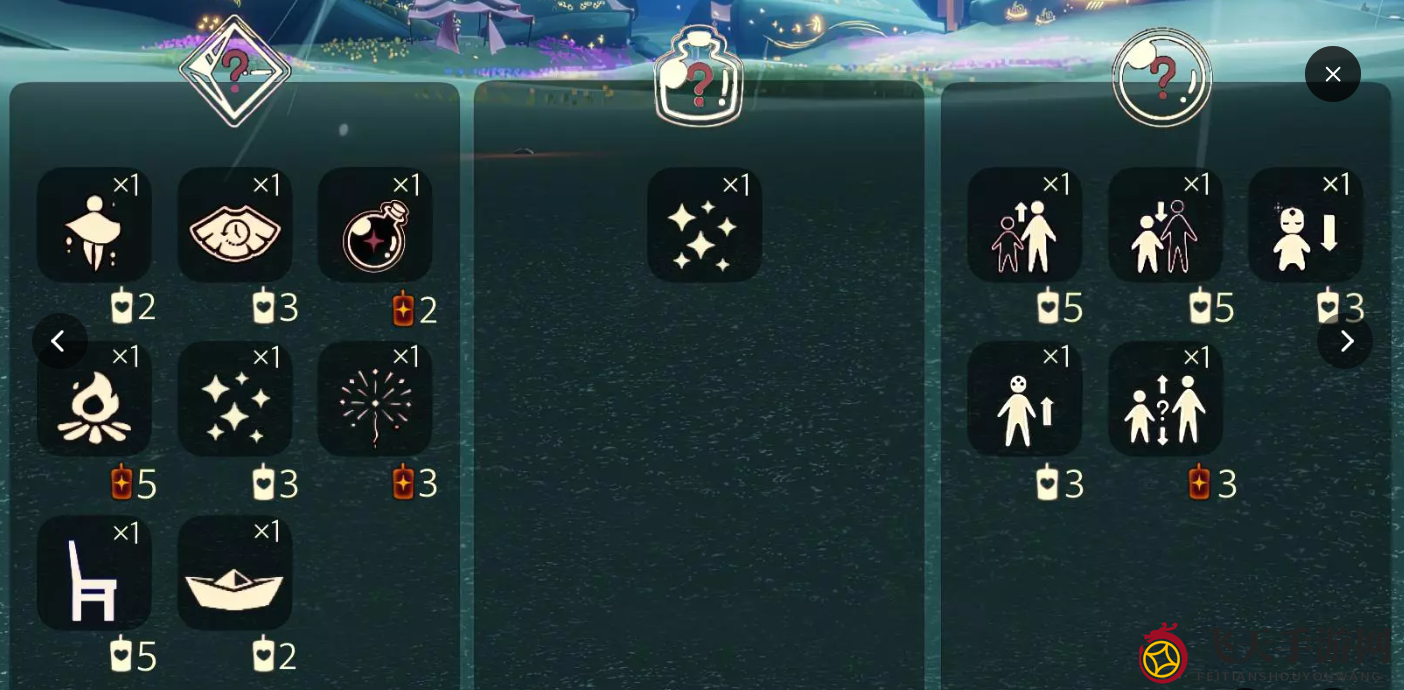
Task: Open the circular question-mark category header
Action: click(1162, 78)
